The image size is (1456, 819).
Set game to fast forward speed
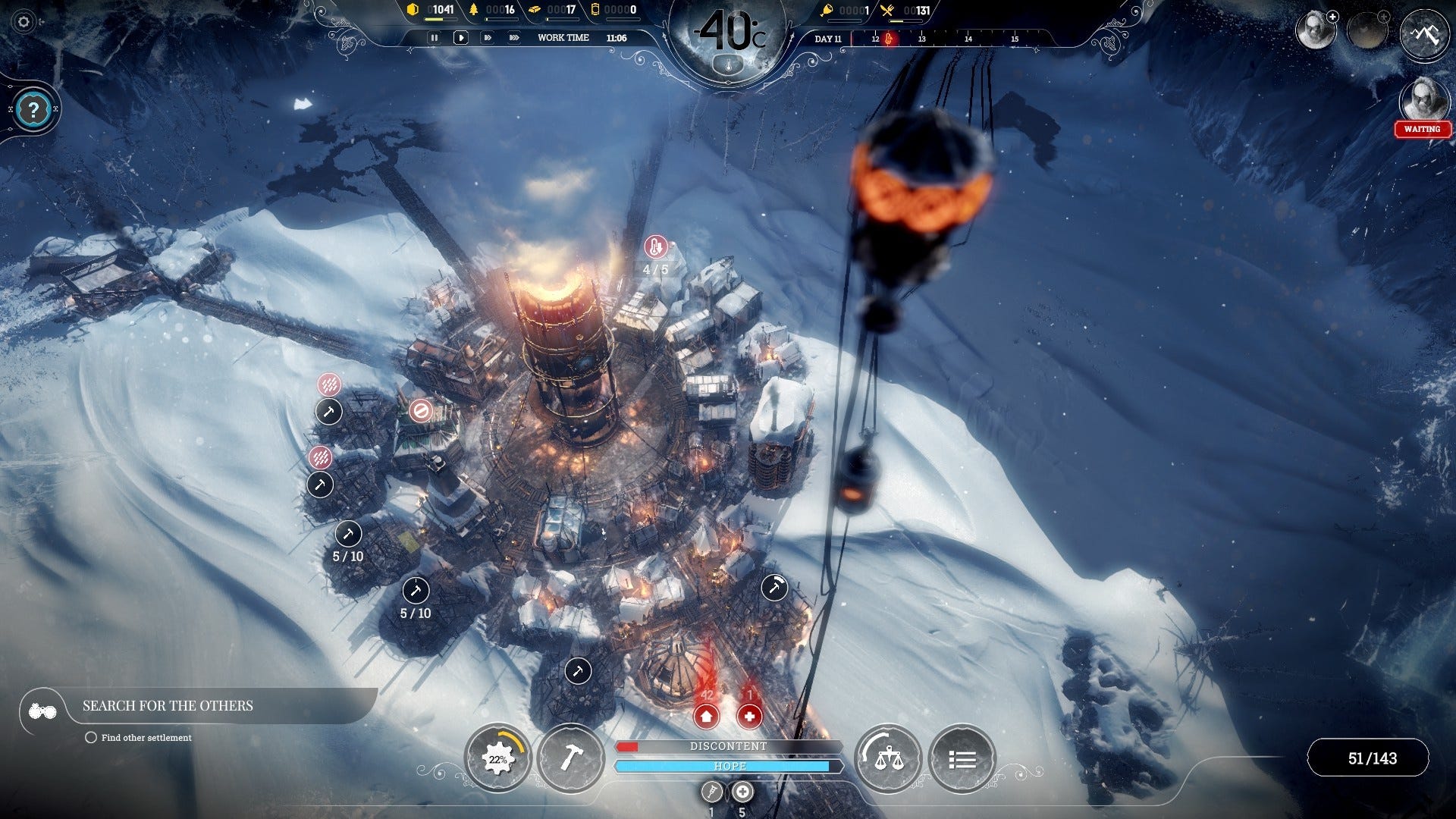487,38
